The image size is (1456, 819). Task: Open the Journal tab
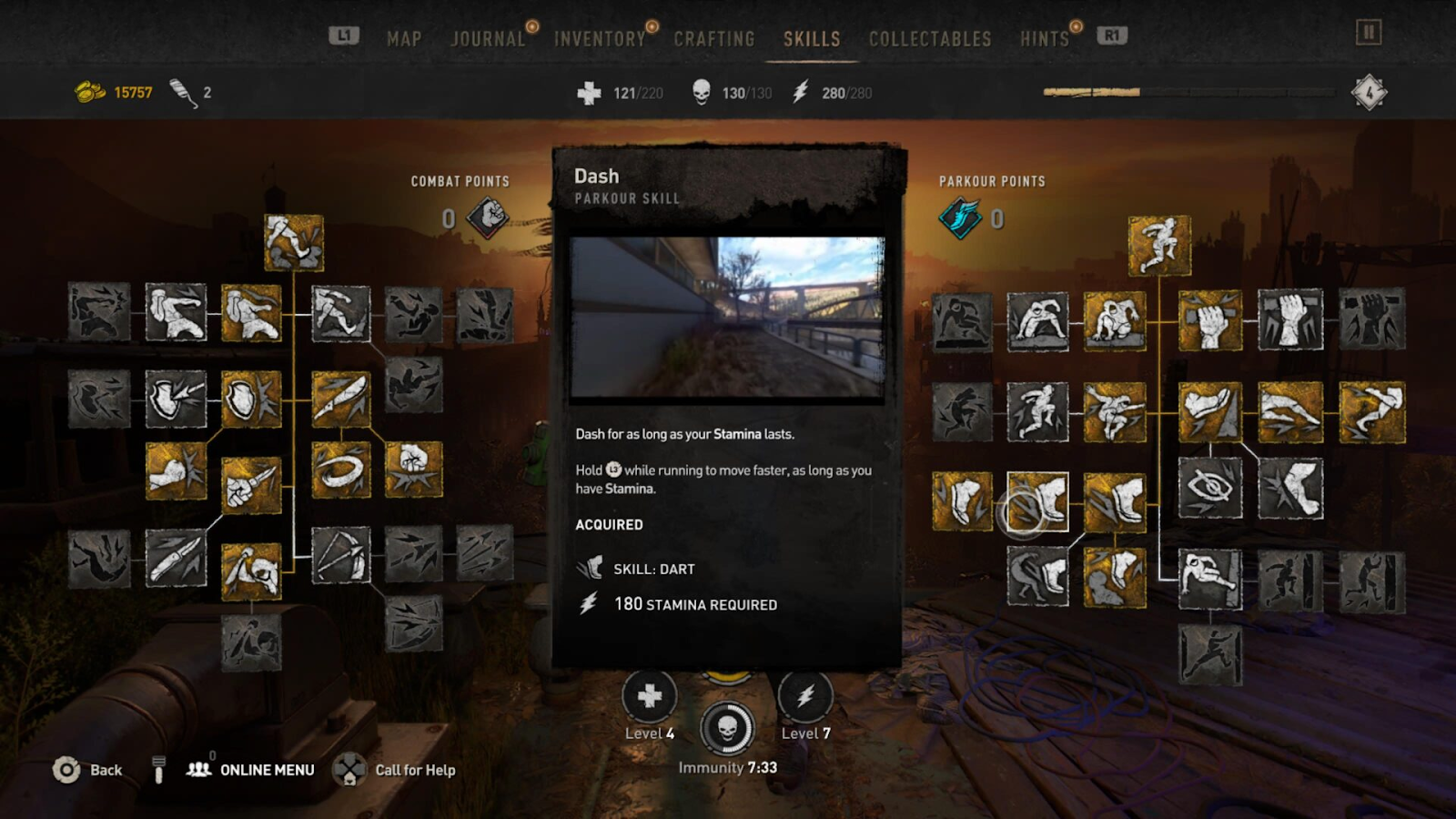[488, 39]
